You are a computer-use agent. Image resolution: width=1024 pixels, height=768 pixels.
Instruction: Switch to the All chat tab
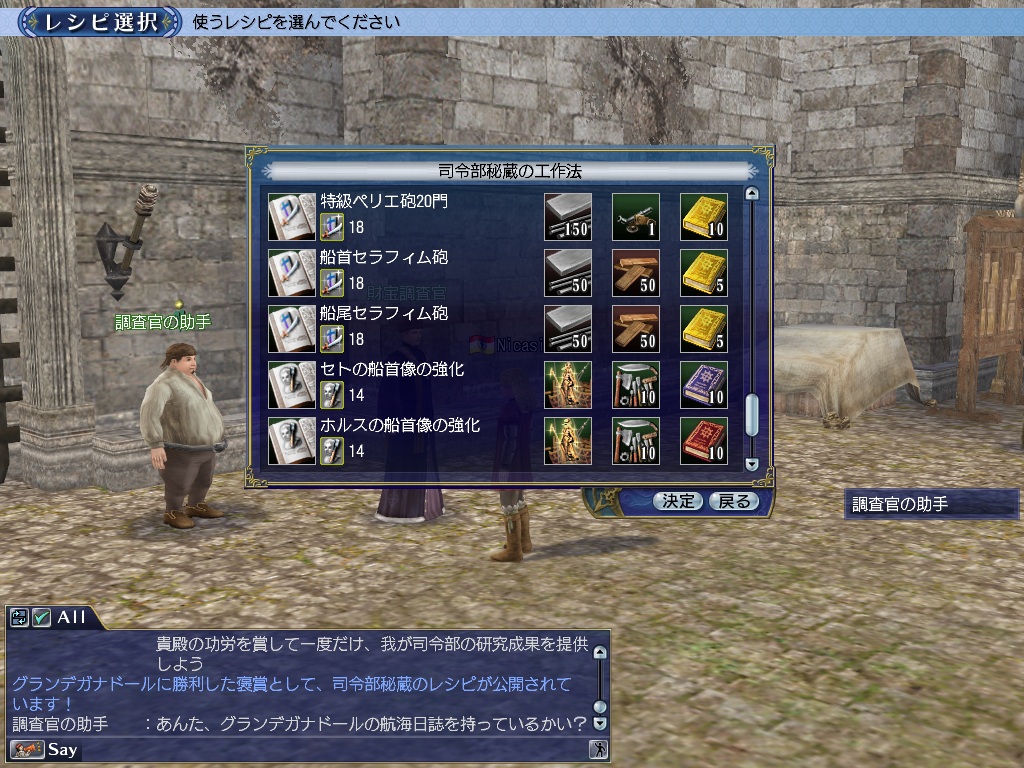pyautogui.click(x=72, y=617)
